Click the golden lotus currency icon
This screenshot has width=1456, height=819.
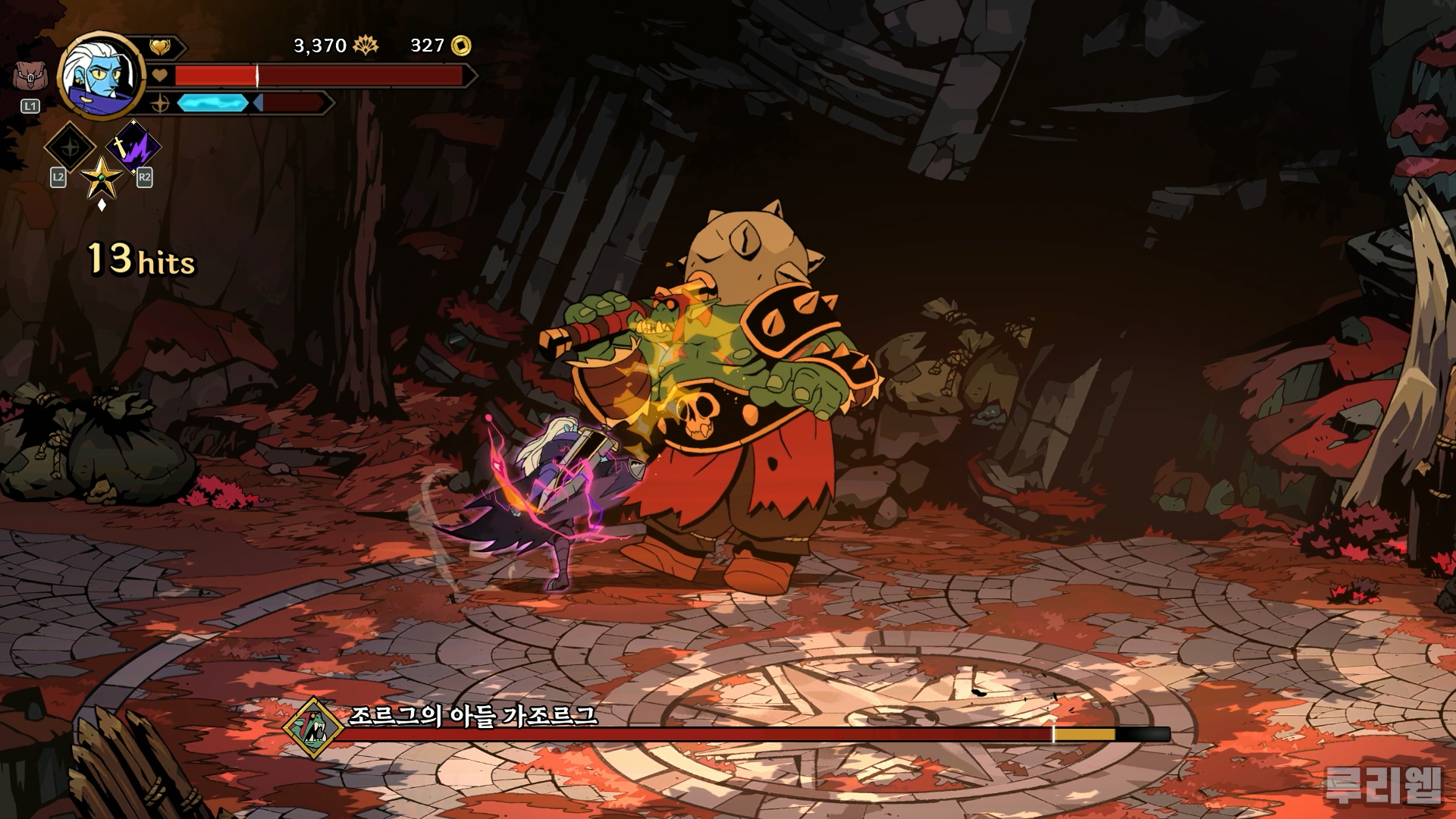[x=366, y=46]
